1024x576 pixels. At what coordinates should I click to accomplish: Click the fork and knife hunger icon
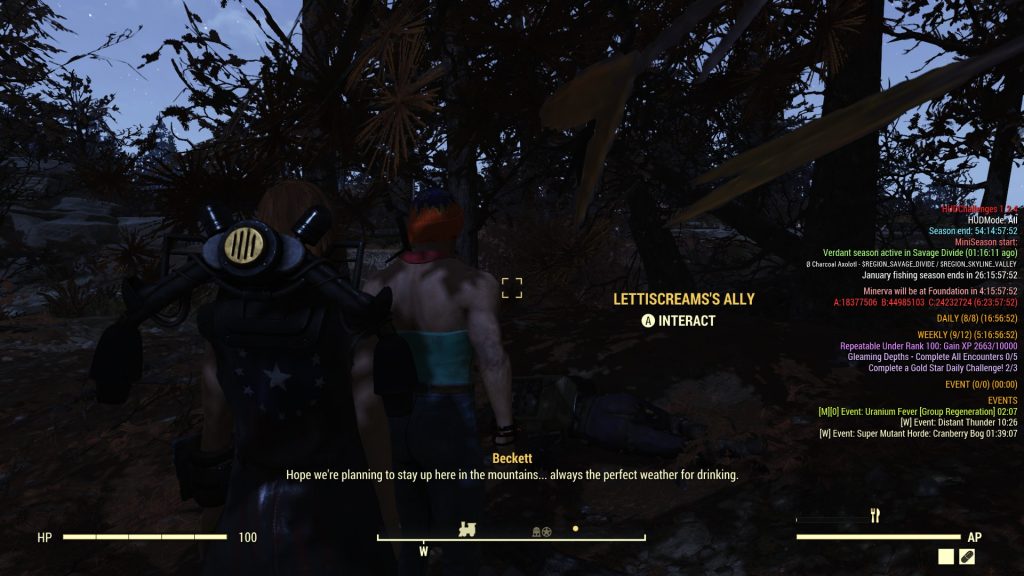pyautogui.click(x=875, y=516)
